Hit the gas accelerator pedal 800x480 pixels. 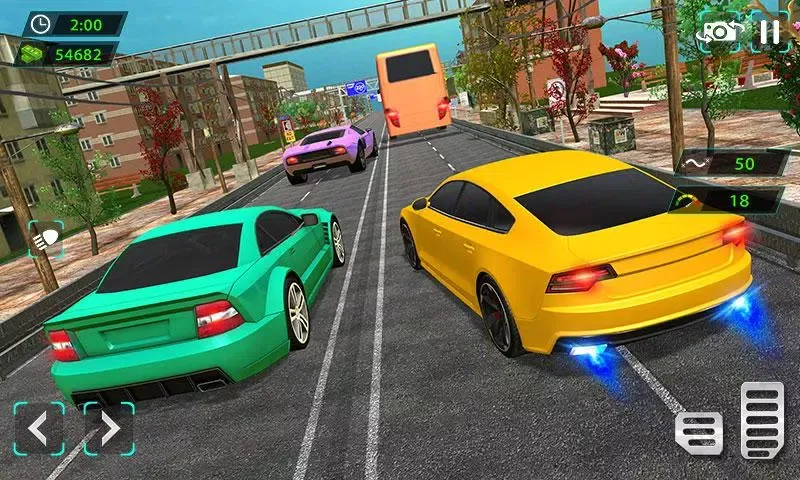762,420
